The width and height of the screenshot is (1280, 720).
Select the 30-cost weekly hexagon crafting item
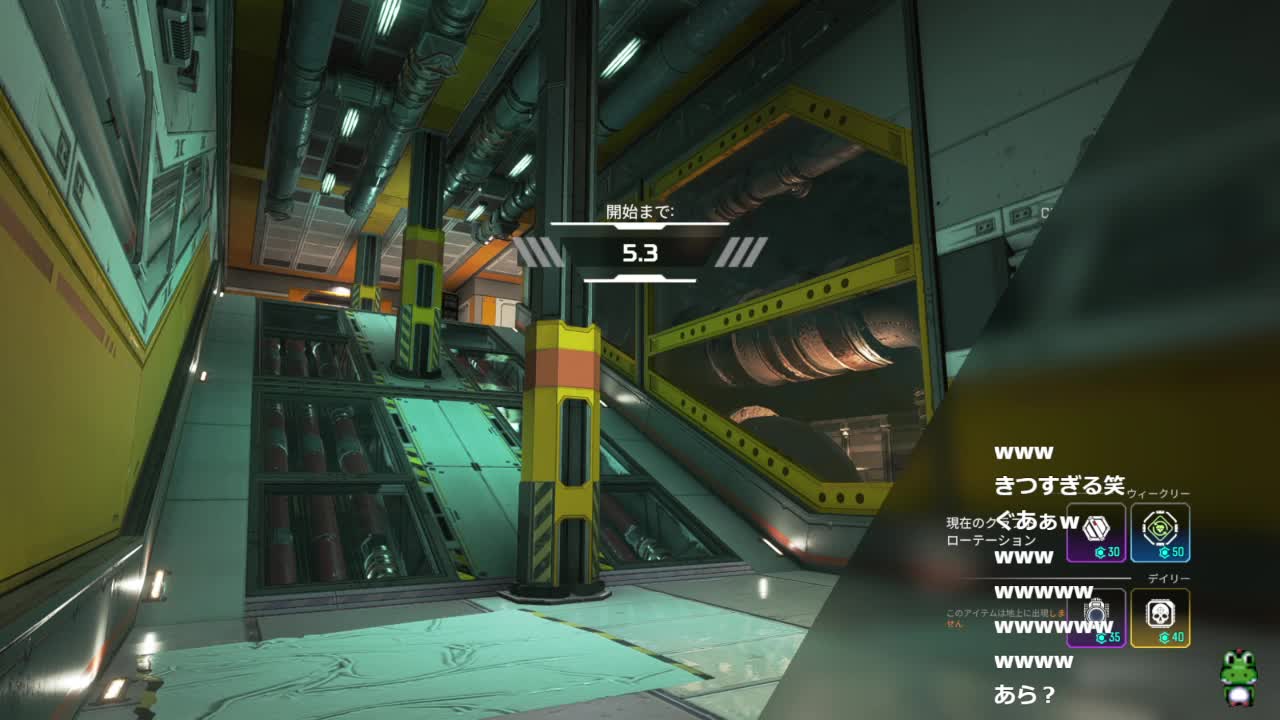[x=1096, y=532]
